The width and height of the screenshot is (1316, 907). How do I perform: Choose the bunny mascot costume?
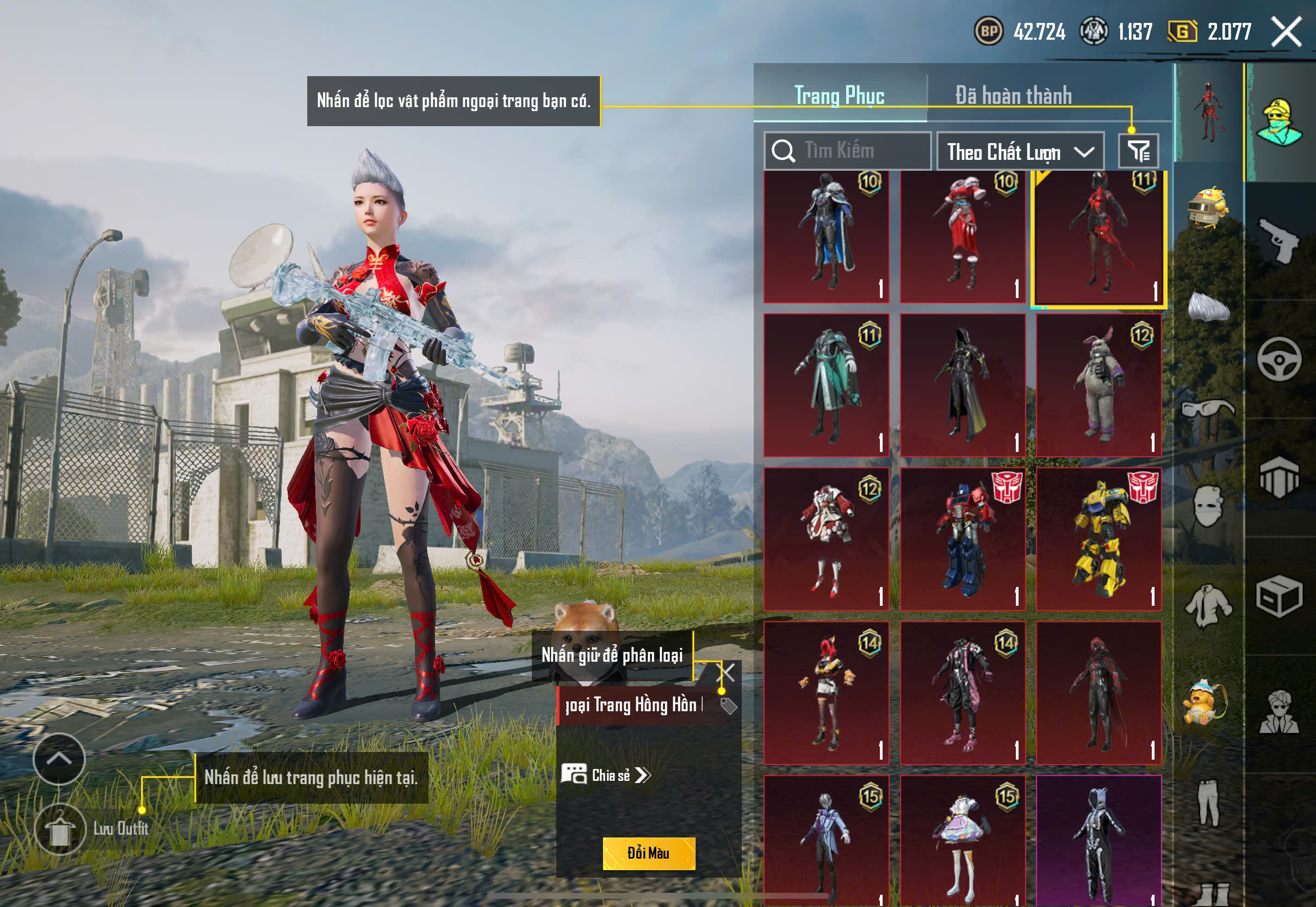pos(1098,386)
